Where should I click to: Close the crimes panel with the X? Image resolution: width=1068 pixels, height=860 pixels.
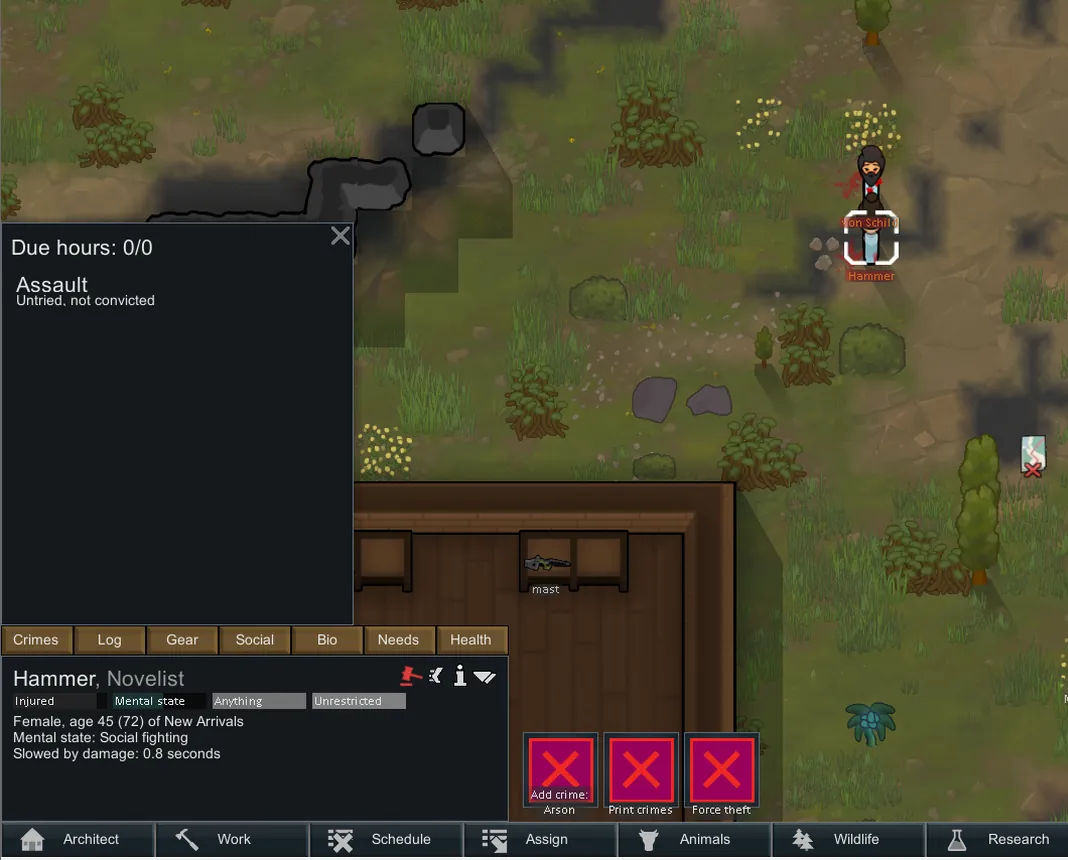(340, 236)
